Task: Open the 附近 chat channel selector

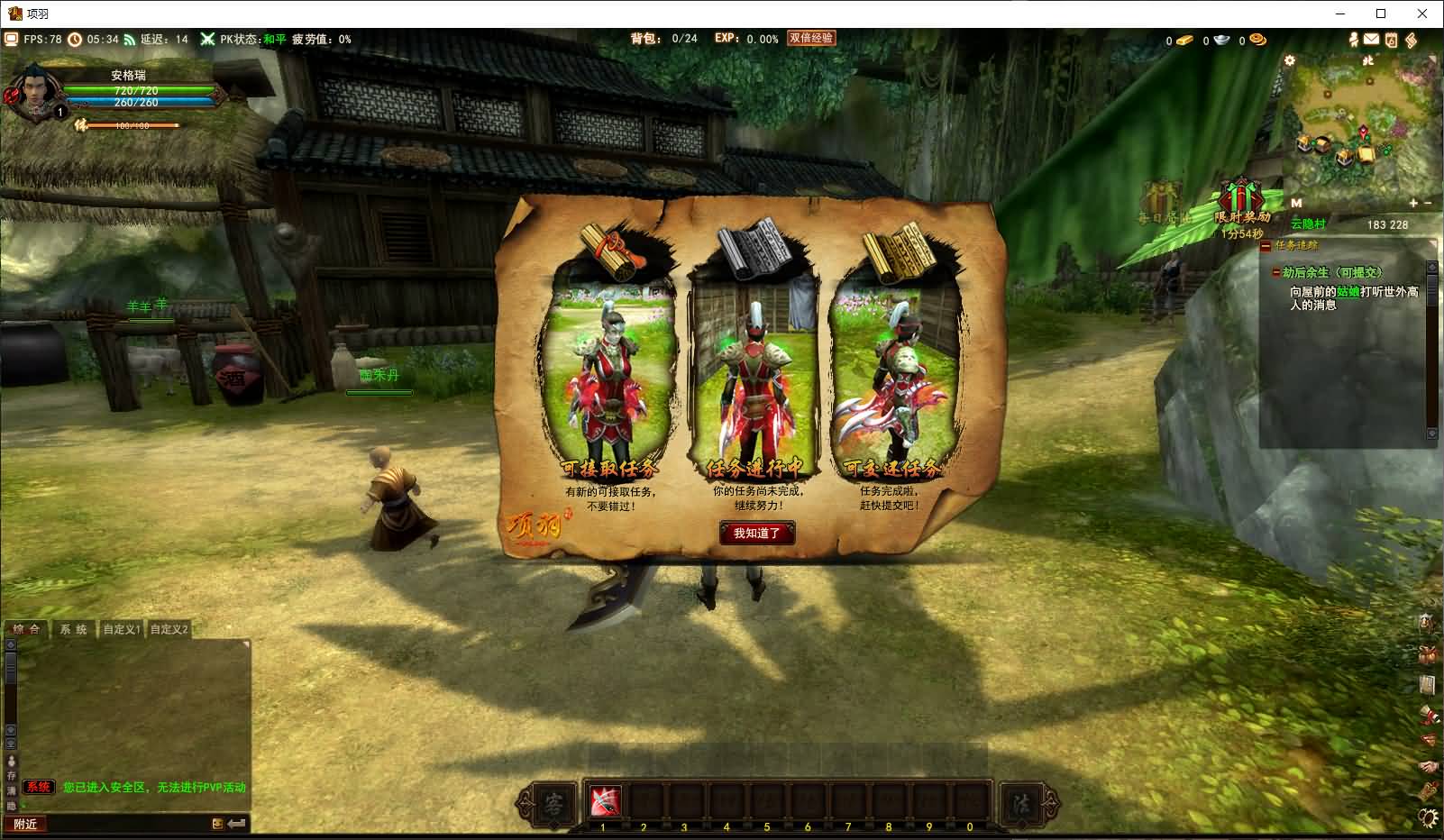Action: coord(25,824)
